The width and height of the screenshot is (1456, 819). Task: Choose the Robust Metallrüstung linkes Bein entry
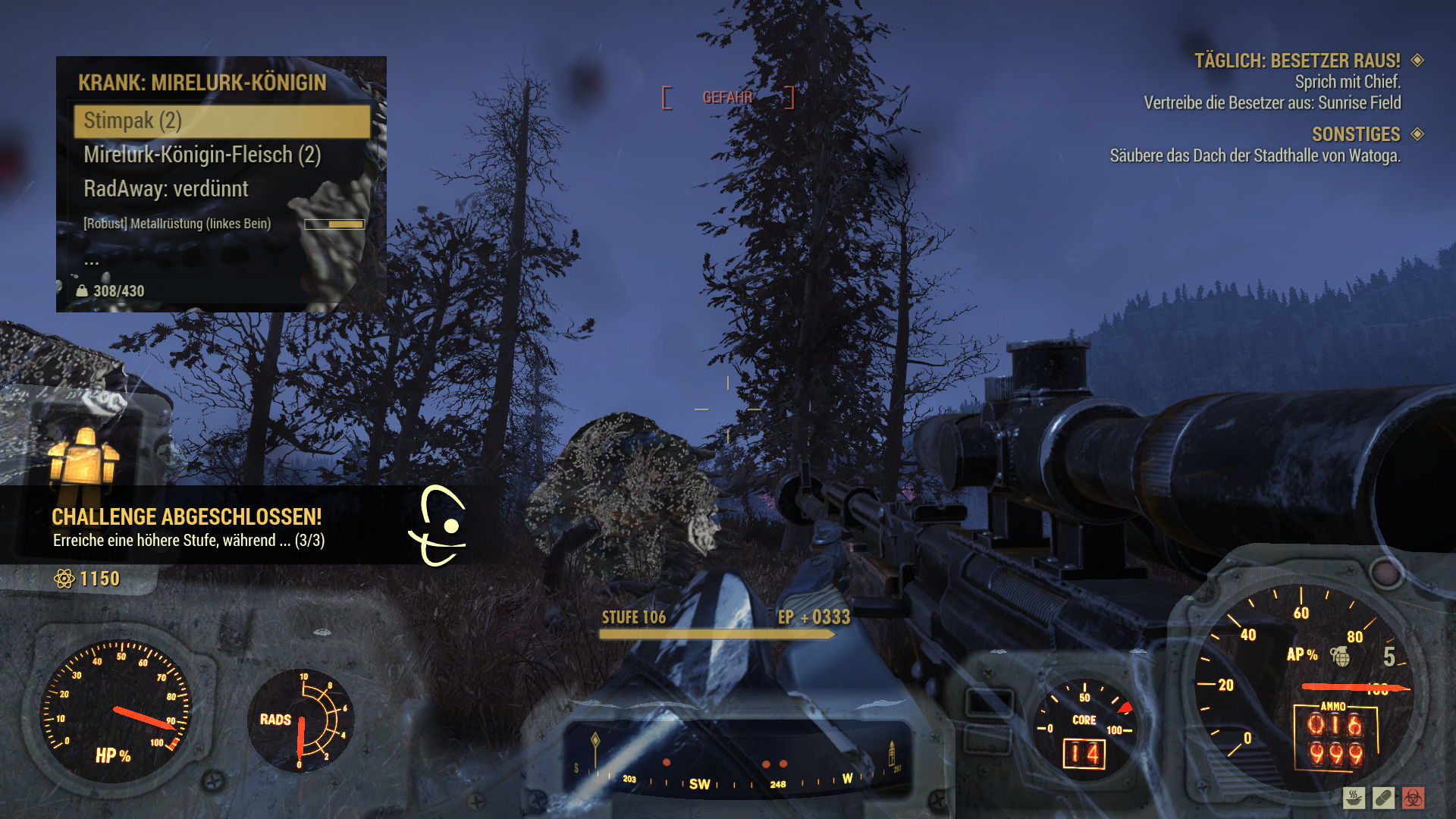click(177, 224)
